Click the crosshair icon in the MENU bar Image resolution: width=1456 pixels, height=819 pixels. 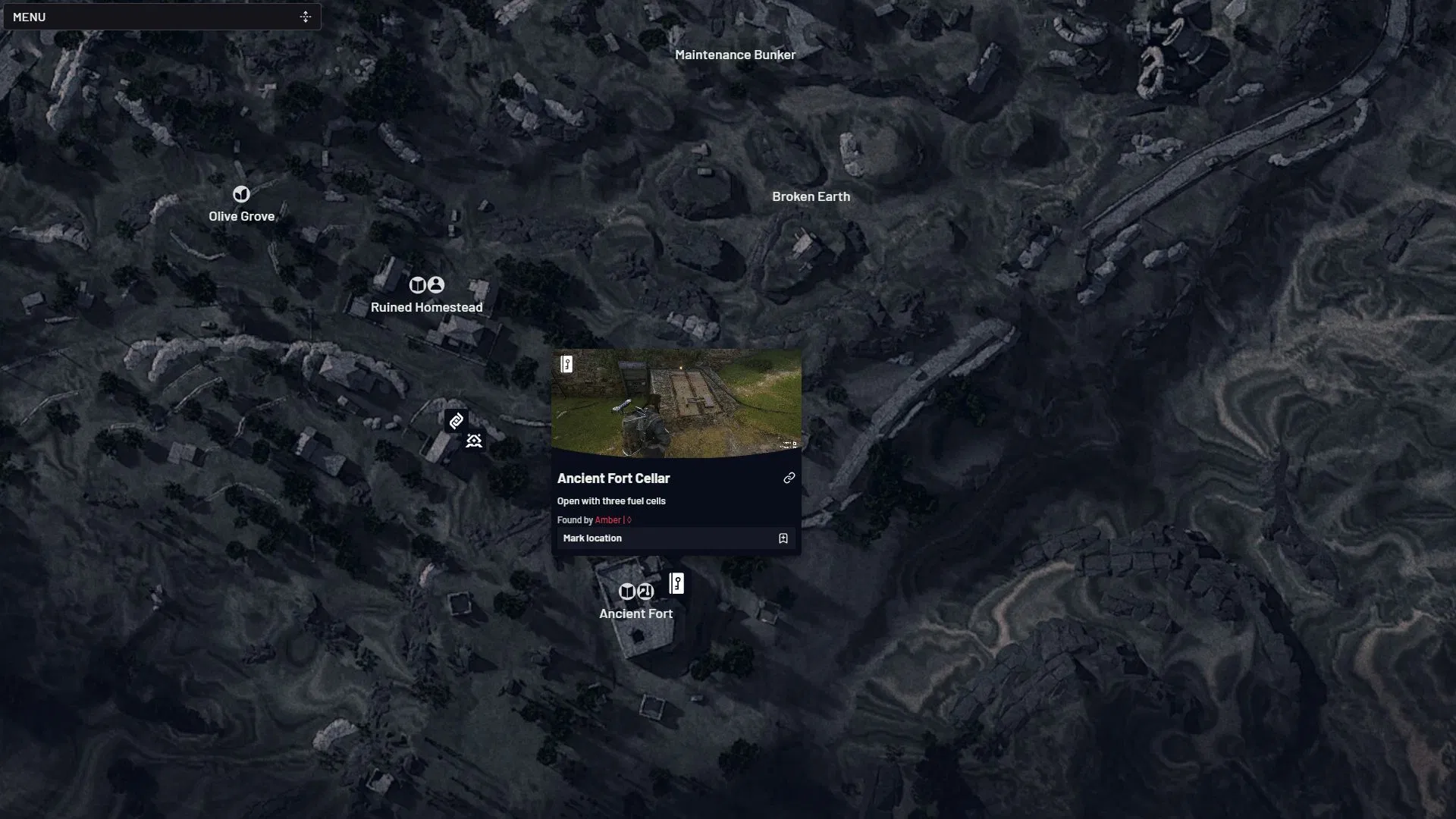(x=306, y=17)
